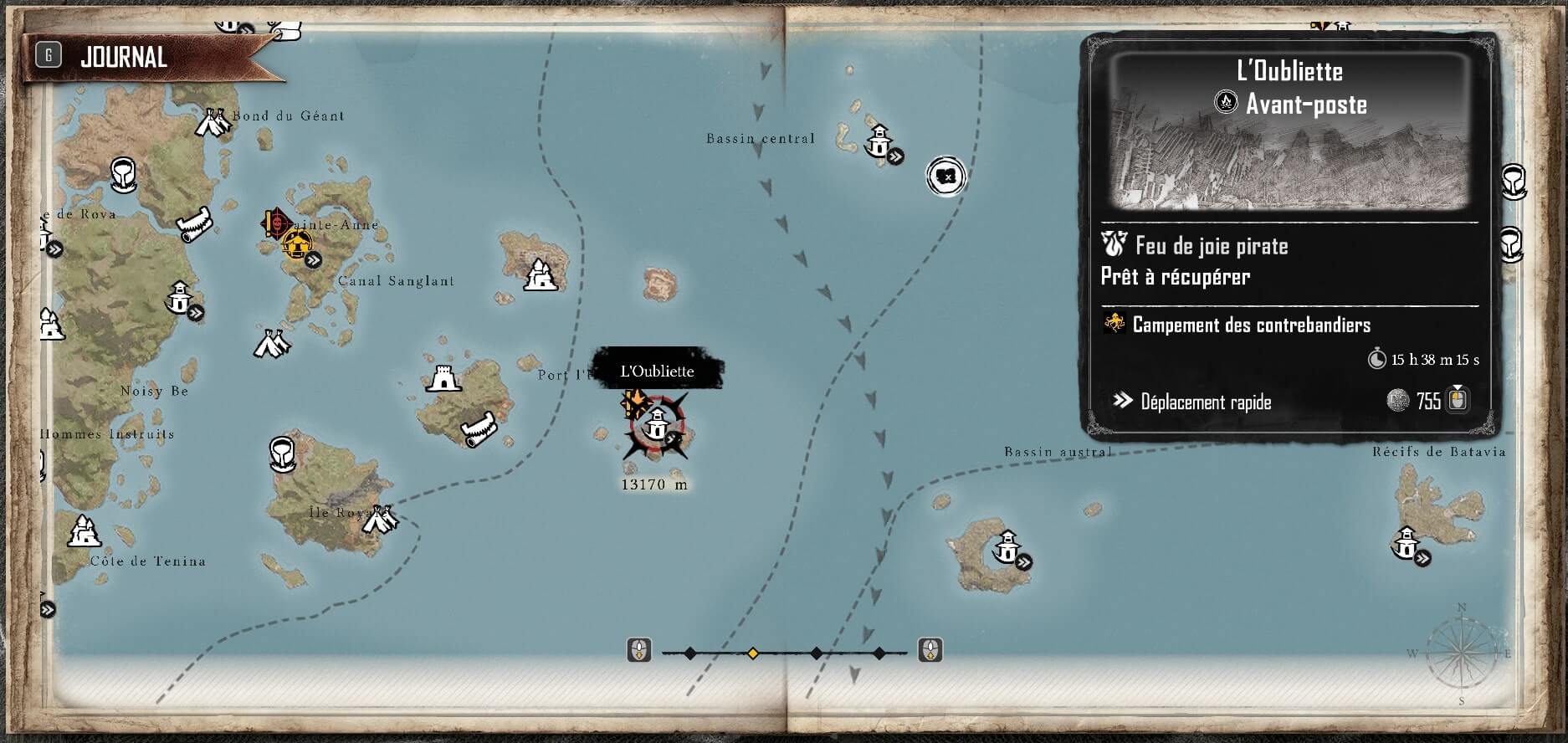Open the Journal tab

pyautogui.click(x=124, y=57)
